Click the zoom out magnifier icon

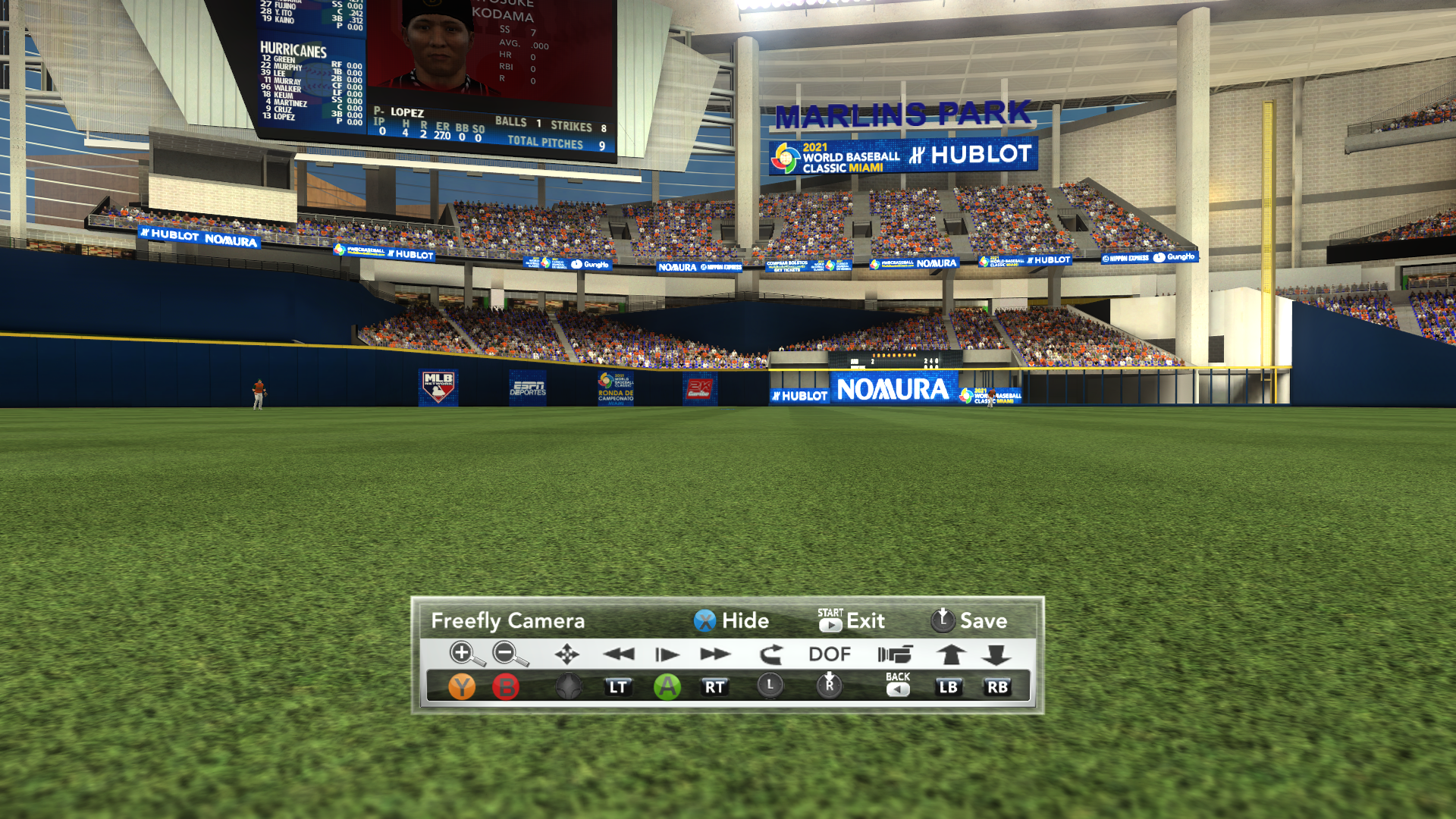tap(508, 654)
